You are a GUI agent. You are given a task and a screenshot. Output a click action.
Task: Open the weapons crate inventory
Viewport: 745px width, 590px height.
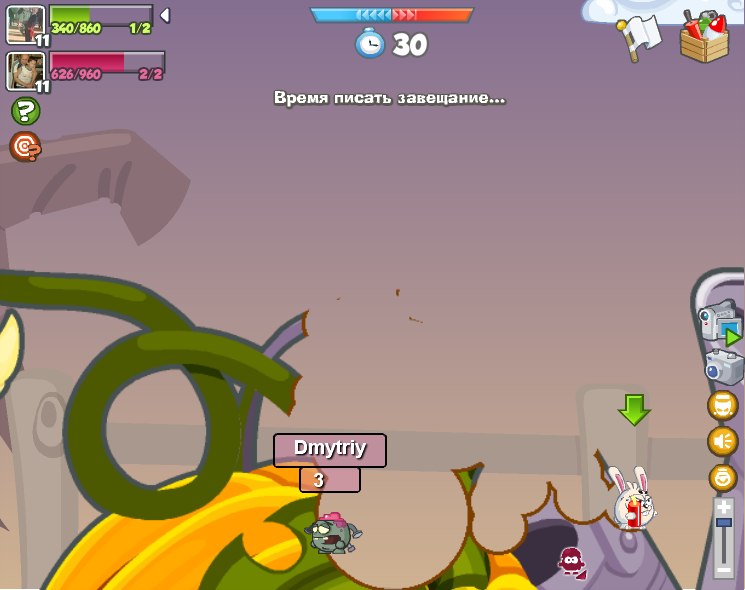[704, 38]
